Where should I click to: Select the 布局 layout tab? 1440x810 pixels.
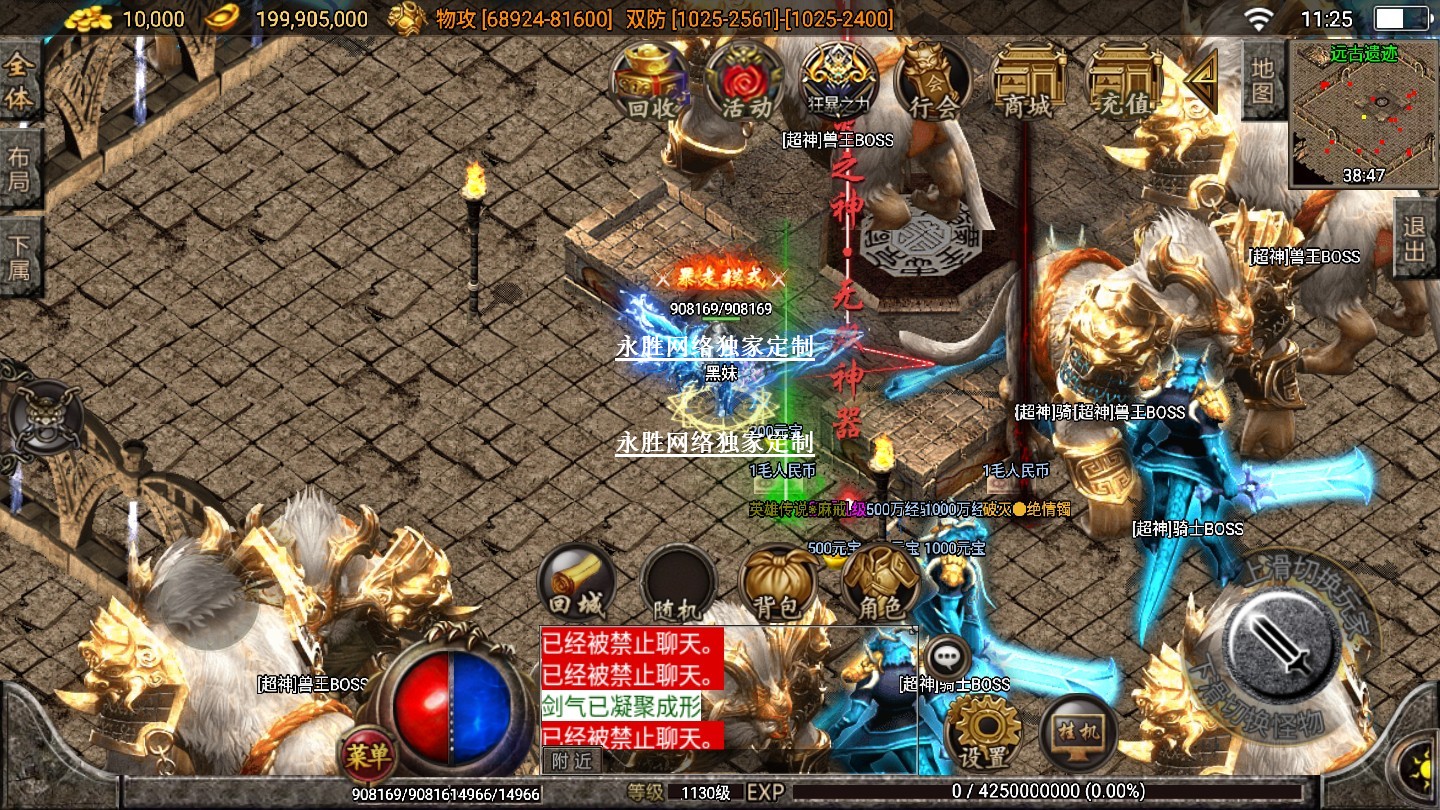[19, 169]
